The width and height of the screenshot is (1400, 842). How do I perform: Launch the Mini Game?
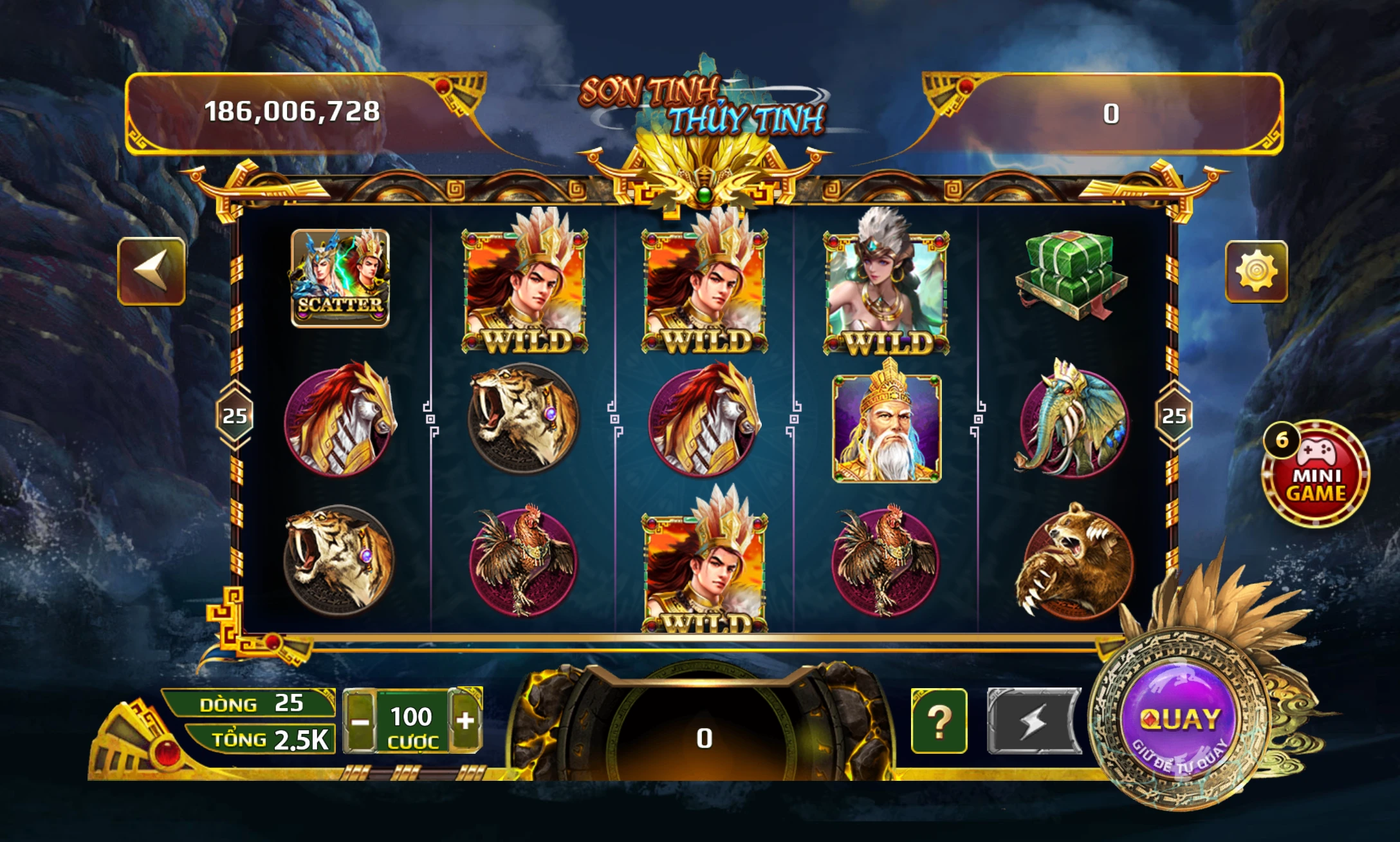(1315, 474)
